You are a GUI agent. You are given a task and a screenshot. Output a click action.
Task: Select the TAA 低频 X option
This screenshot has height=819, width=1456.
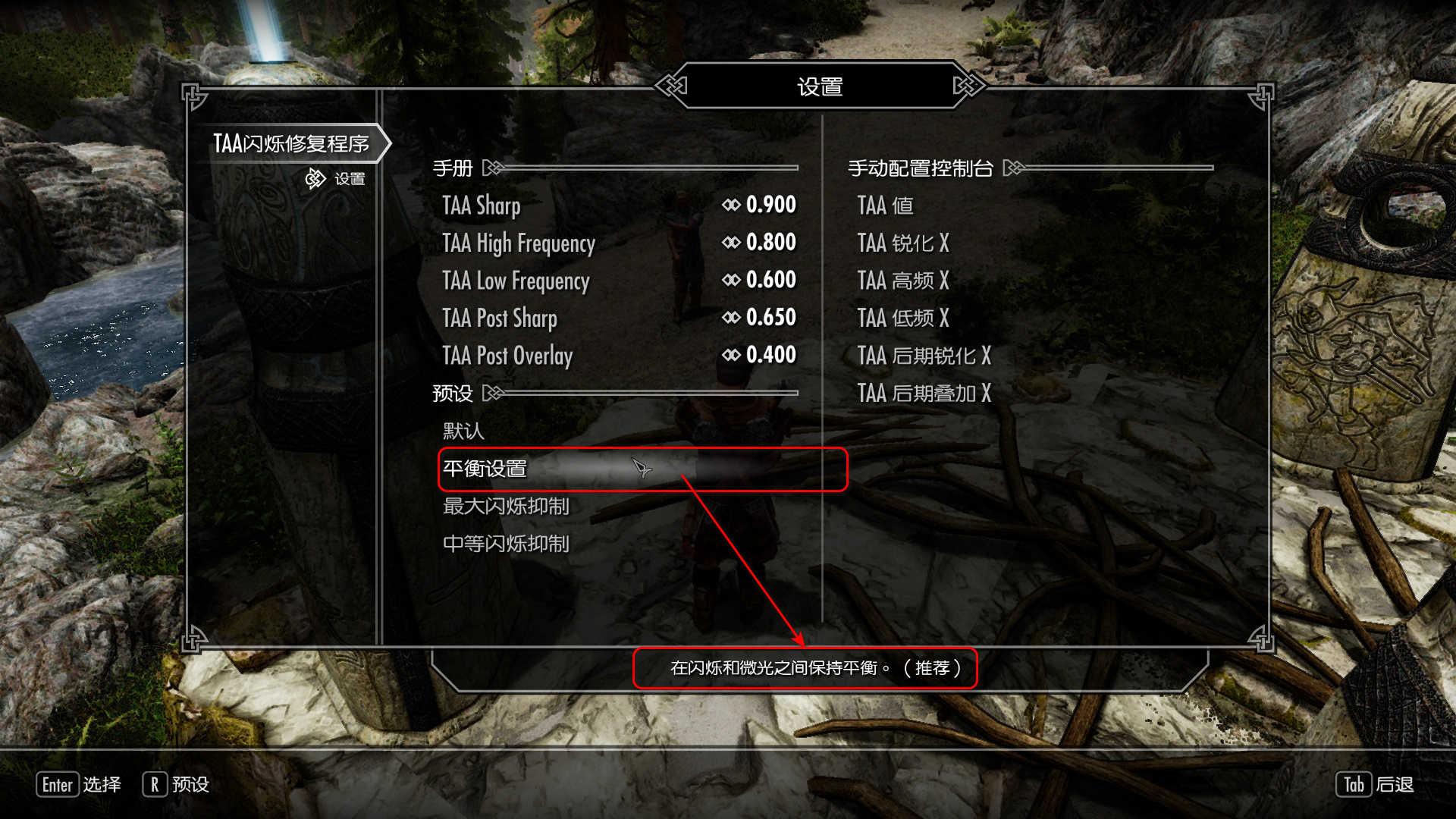[903, 318]
